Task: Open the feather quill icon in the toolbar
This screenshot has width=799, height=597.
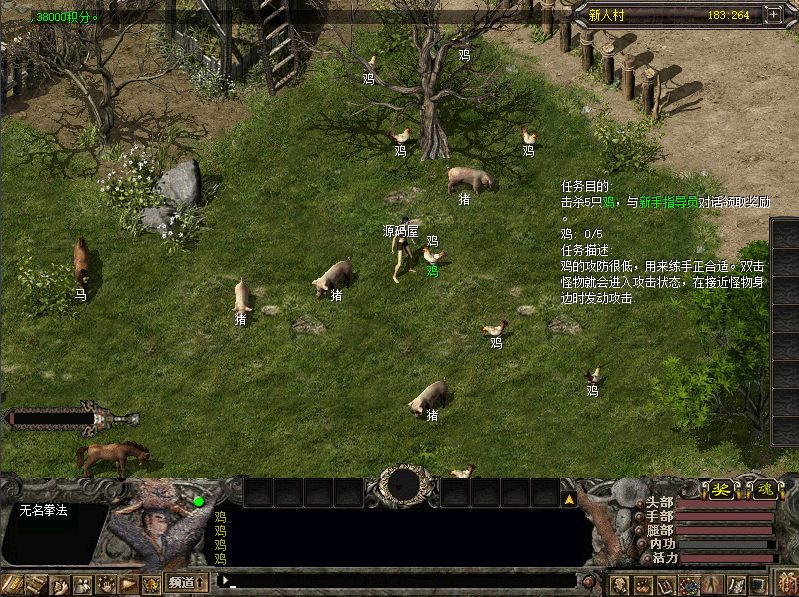Action: [736, 584]
